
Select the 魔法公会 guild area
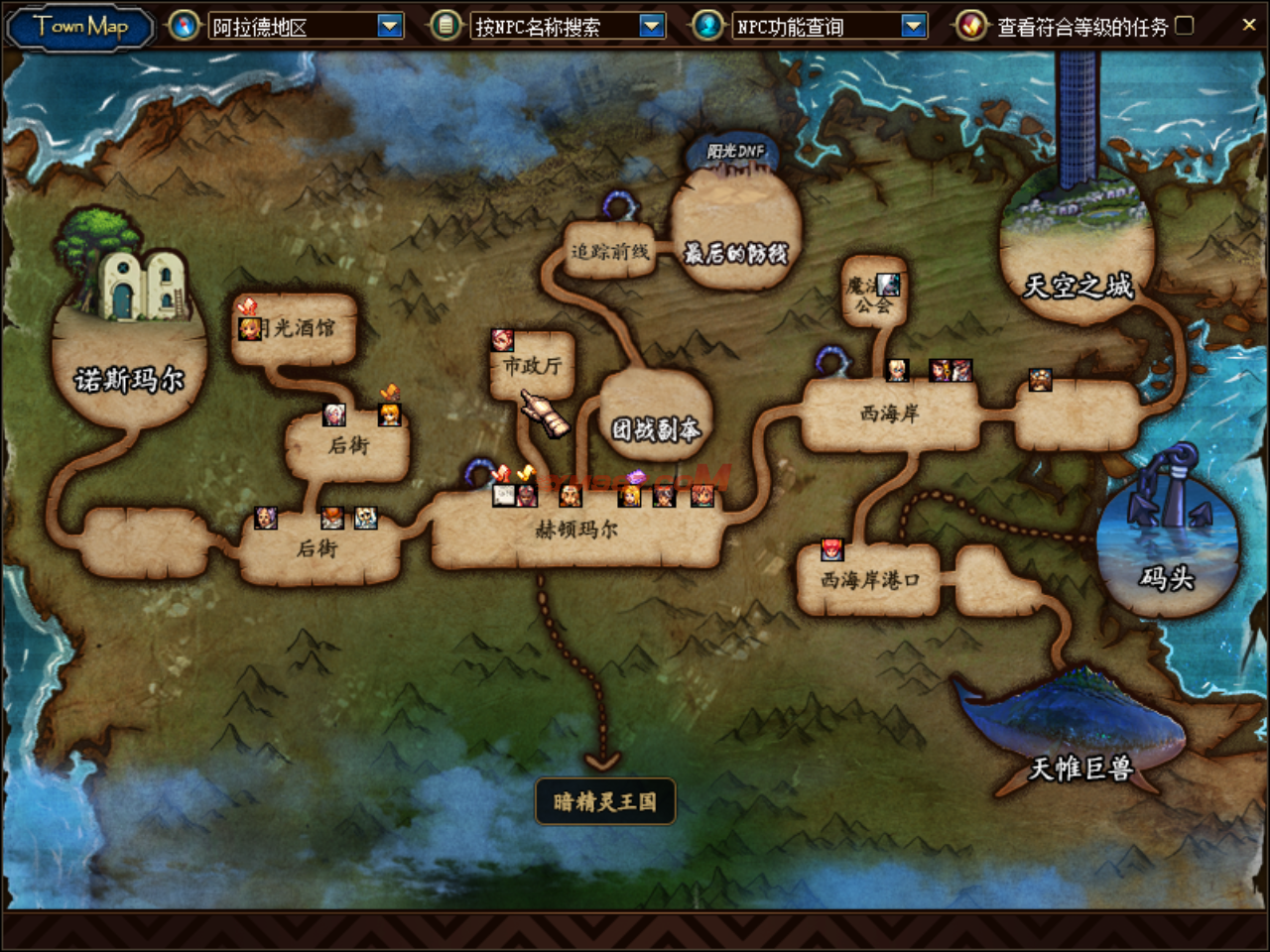(x=871, y=296)
